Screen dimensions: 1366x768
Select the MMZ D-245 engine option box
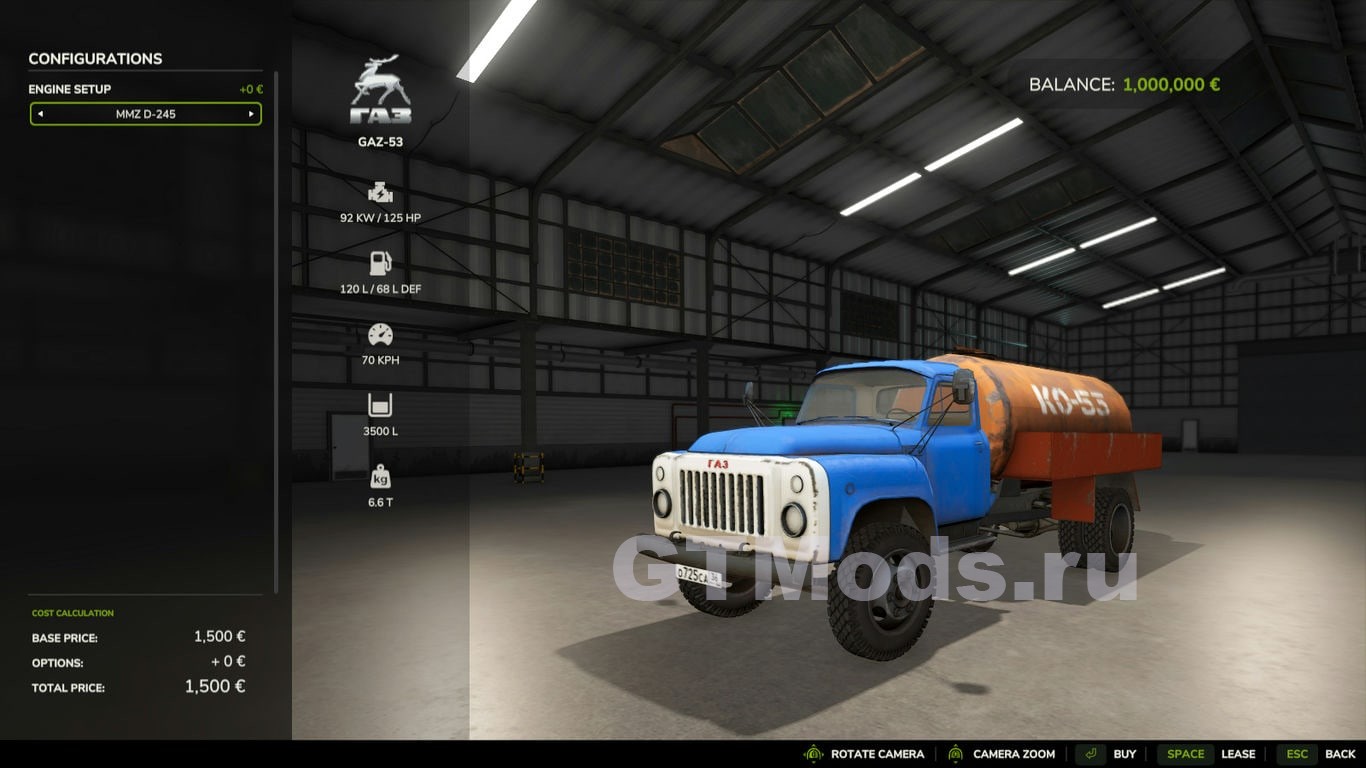146,114
